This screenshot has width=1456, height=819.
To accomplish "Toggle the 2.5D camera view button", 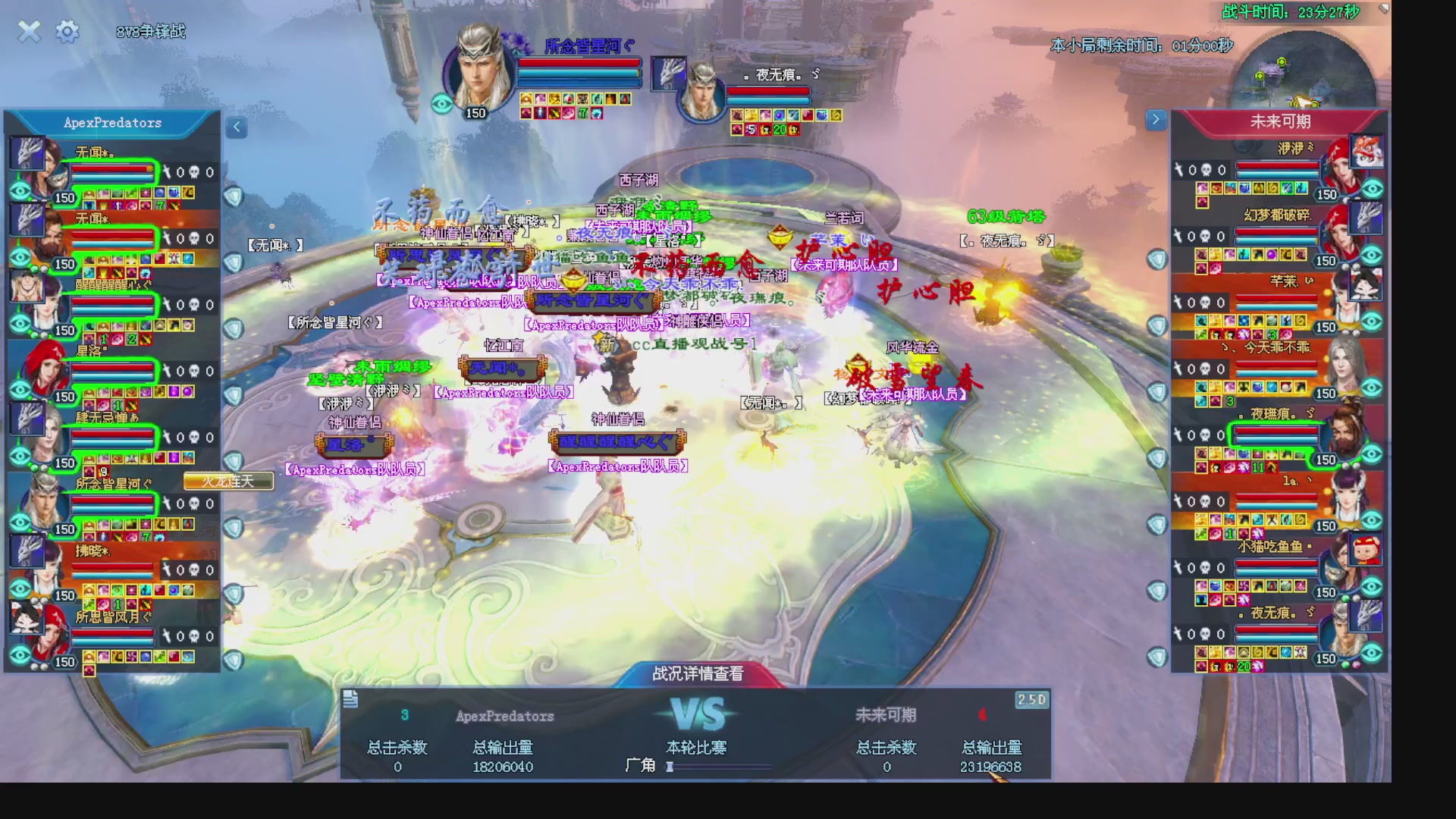I will point(1031,700).
